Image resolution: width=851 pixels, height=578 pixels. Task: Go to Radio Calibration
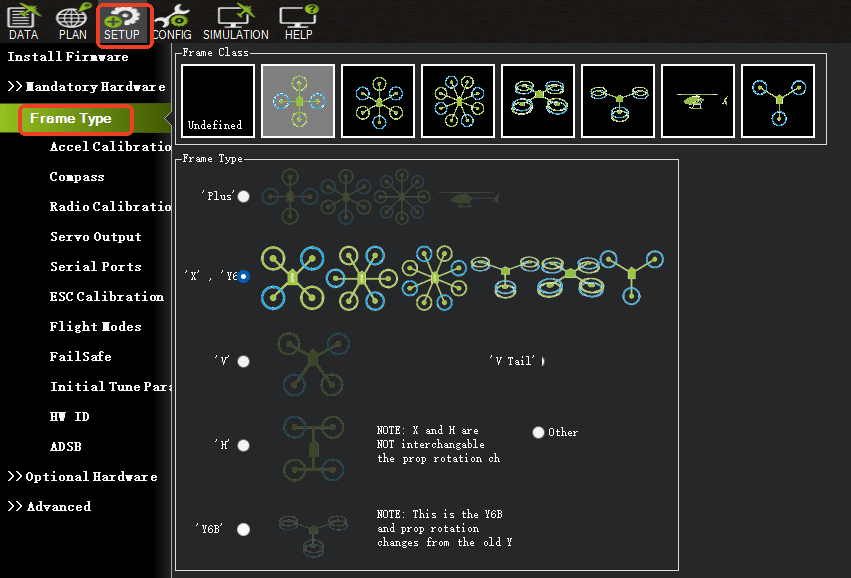tap(110, 207)
